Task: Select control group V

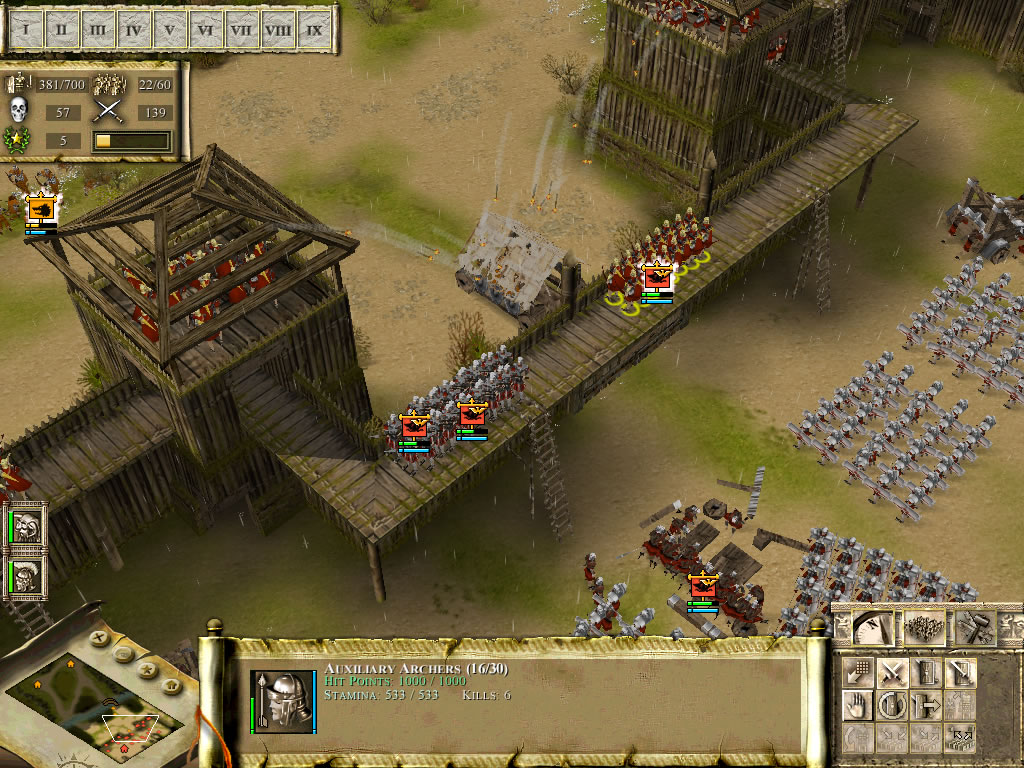Action: [169, 30]
